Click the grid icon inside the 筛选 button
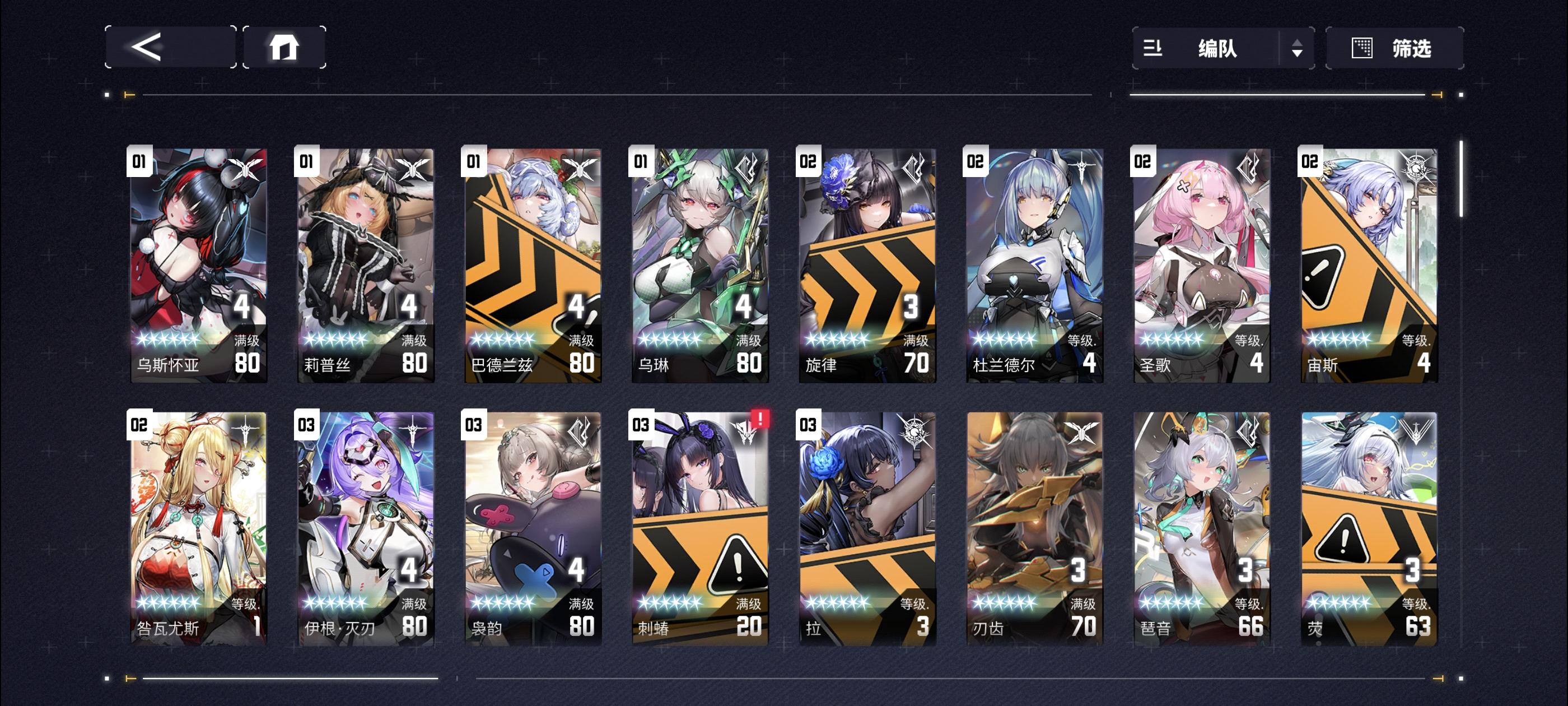Viewport: 1568px width, 706px height. (x=1364, y=48)
